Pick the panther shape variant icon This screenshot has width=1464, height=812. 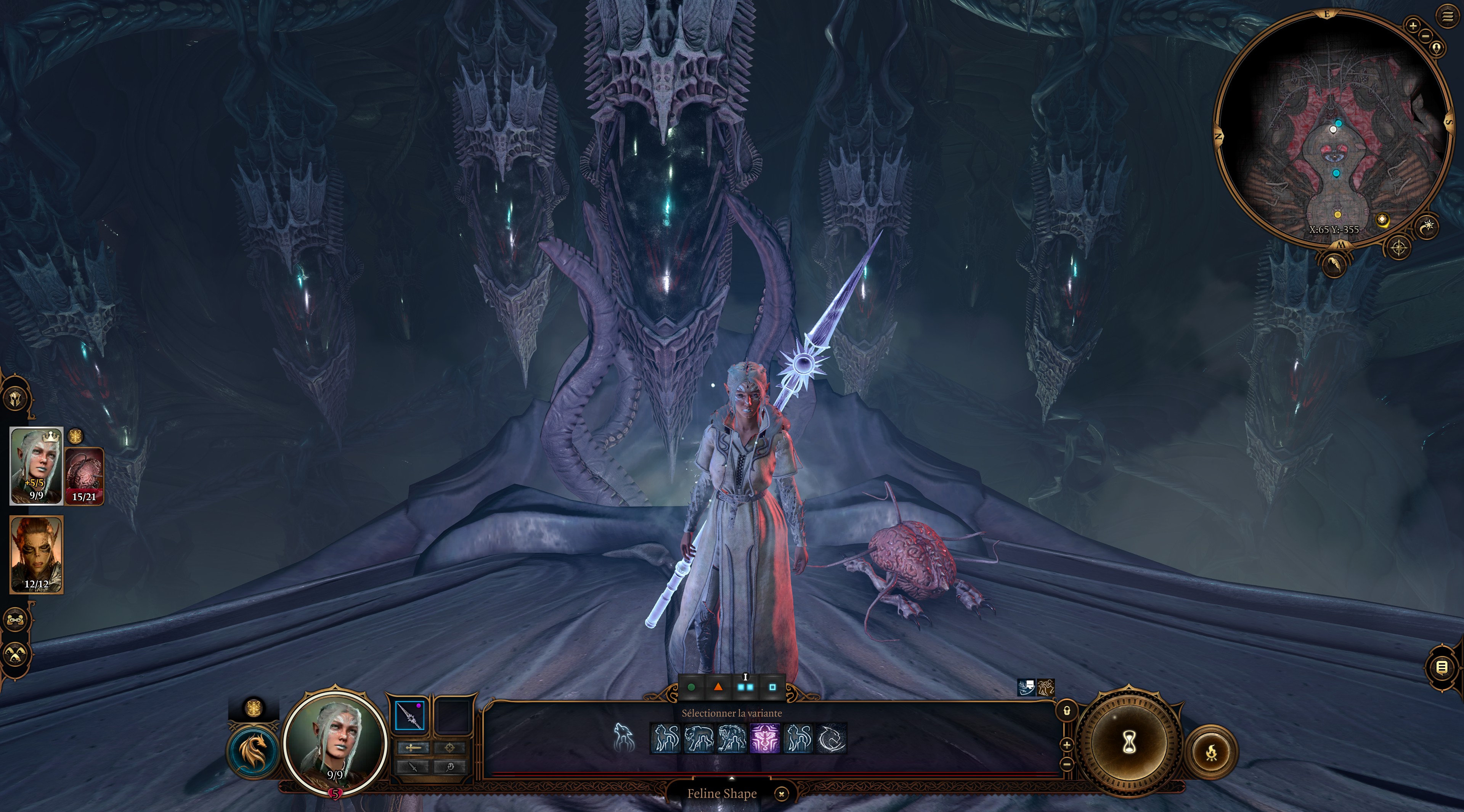tap(698, 738)
